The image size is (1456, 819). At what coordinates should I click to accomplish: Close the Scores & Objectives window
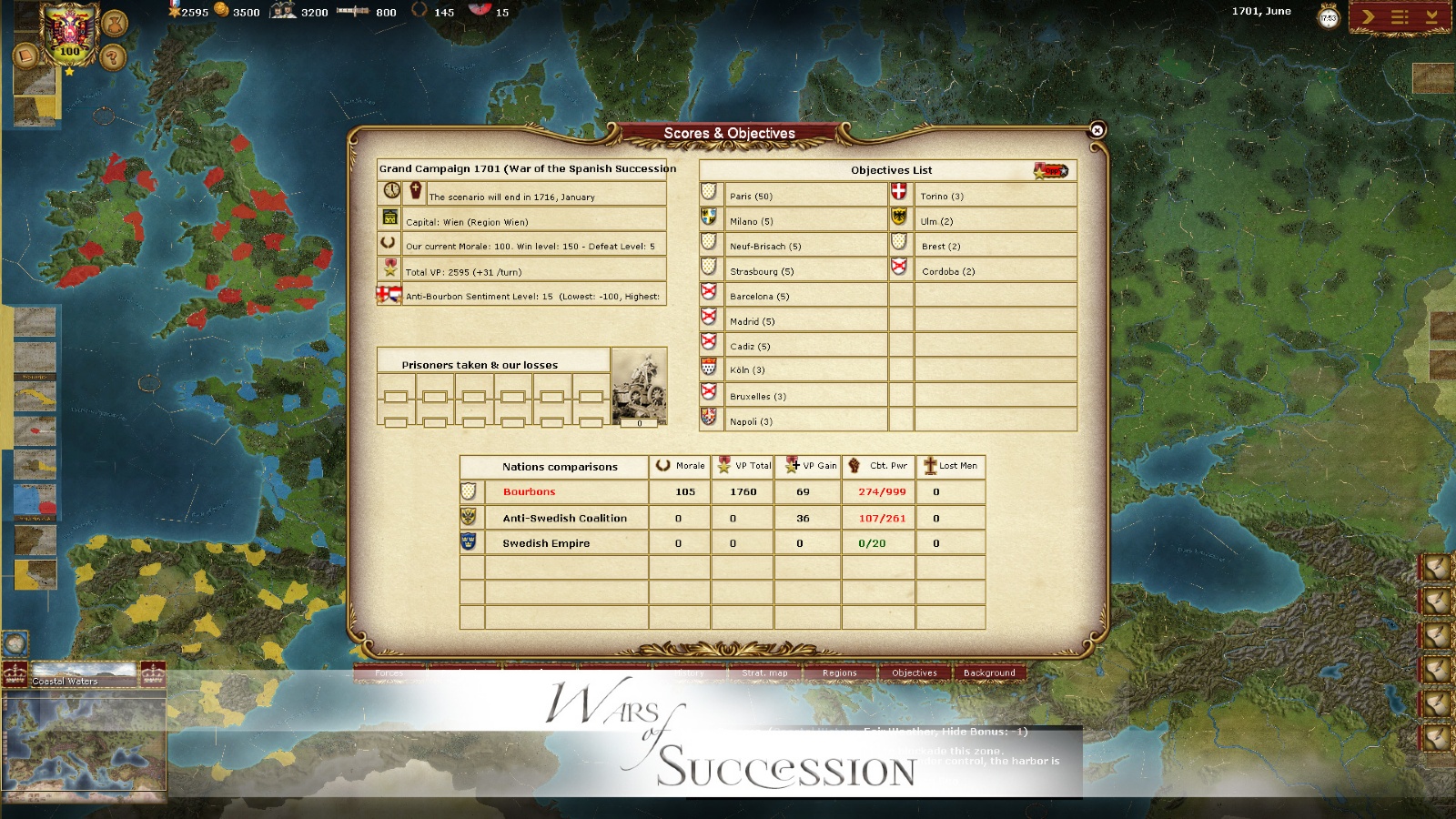(x=1097, y=130)
